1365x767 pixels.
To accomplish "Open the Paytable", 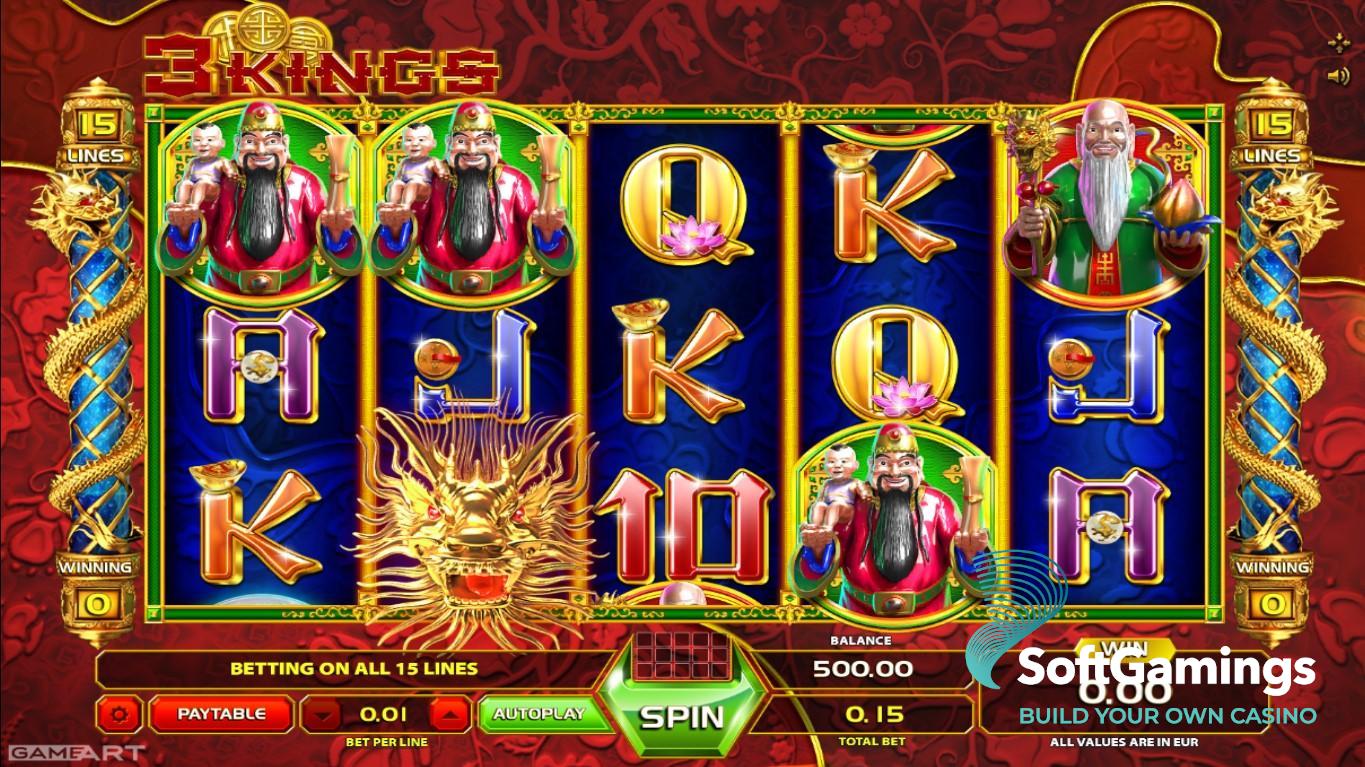I will [x=221, y=714].
